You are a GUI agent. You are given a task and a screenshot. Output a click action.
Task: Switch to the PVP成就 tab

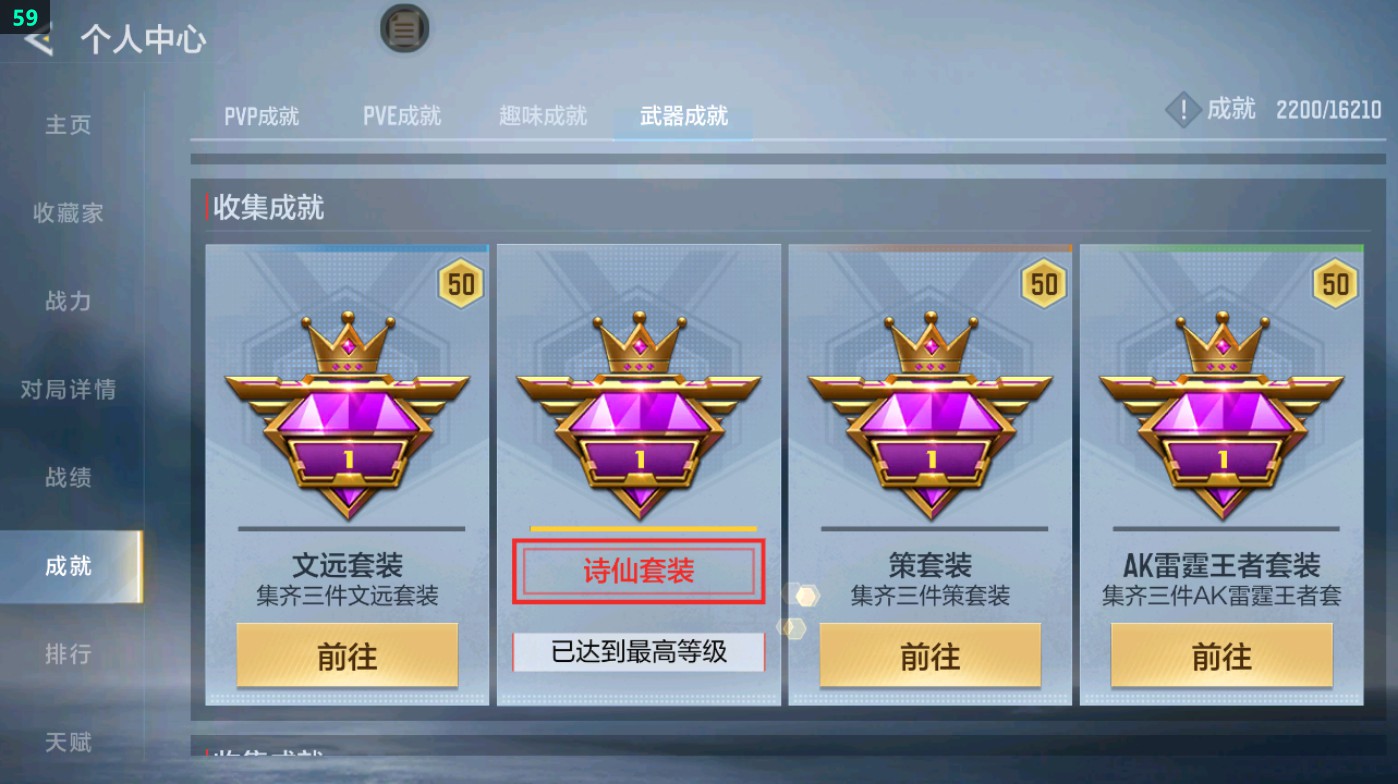point(263,115)
